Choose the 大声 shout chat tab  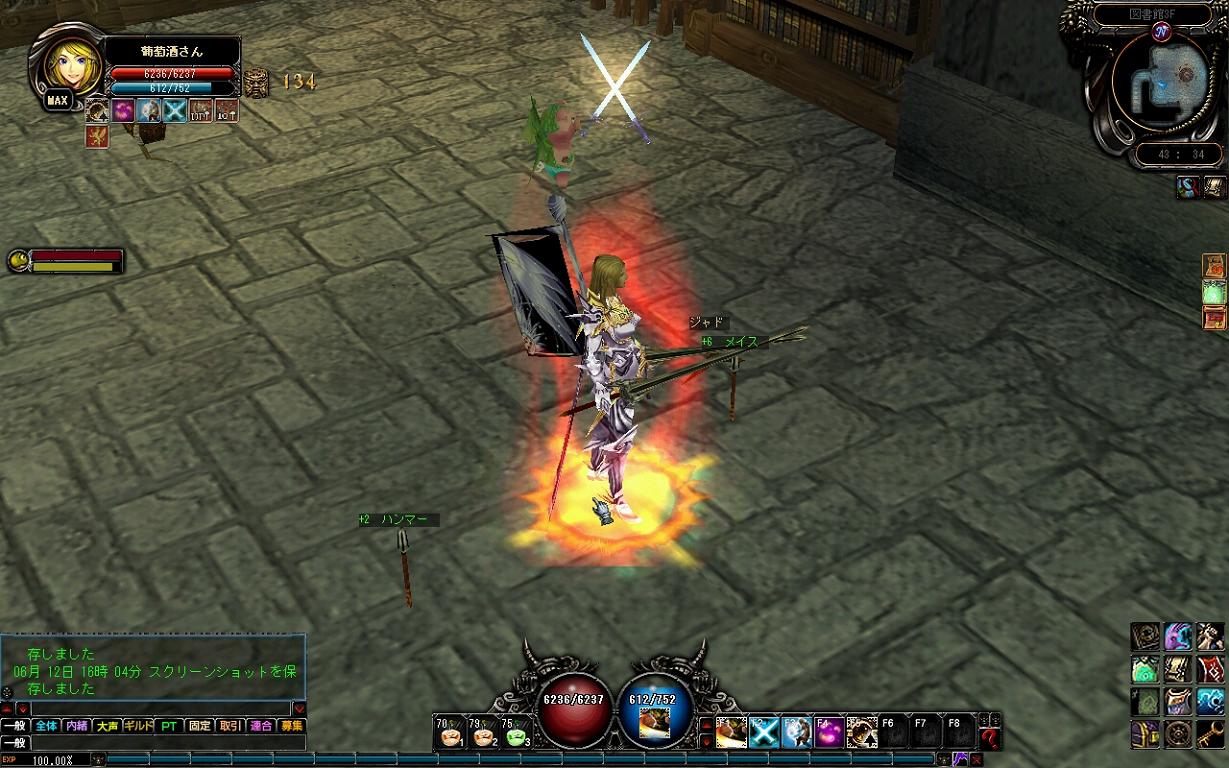[x=107, y=726]
